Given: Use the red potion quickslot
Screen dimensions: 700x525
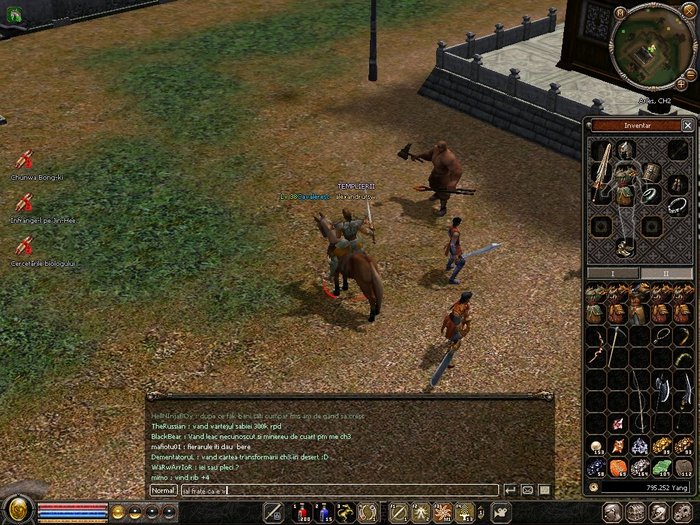Looking at the screenshot, I should (x=302, y=512).
